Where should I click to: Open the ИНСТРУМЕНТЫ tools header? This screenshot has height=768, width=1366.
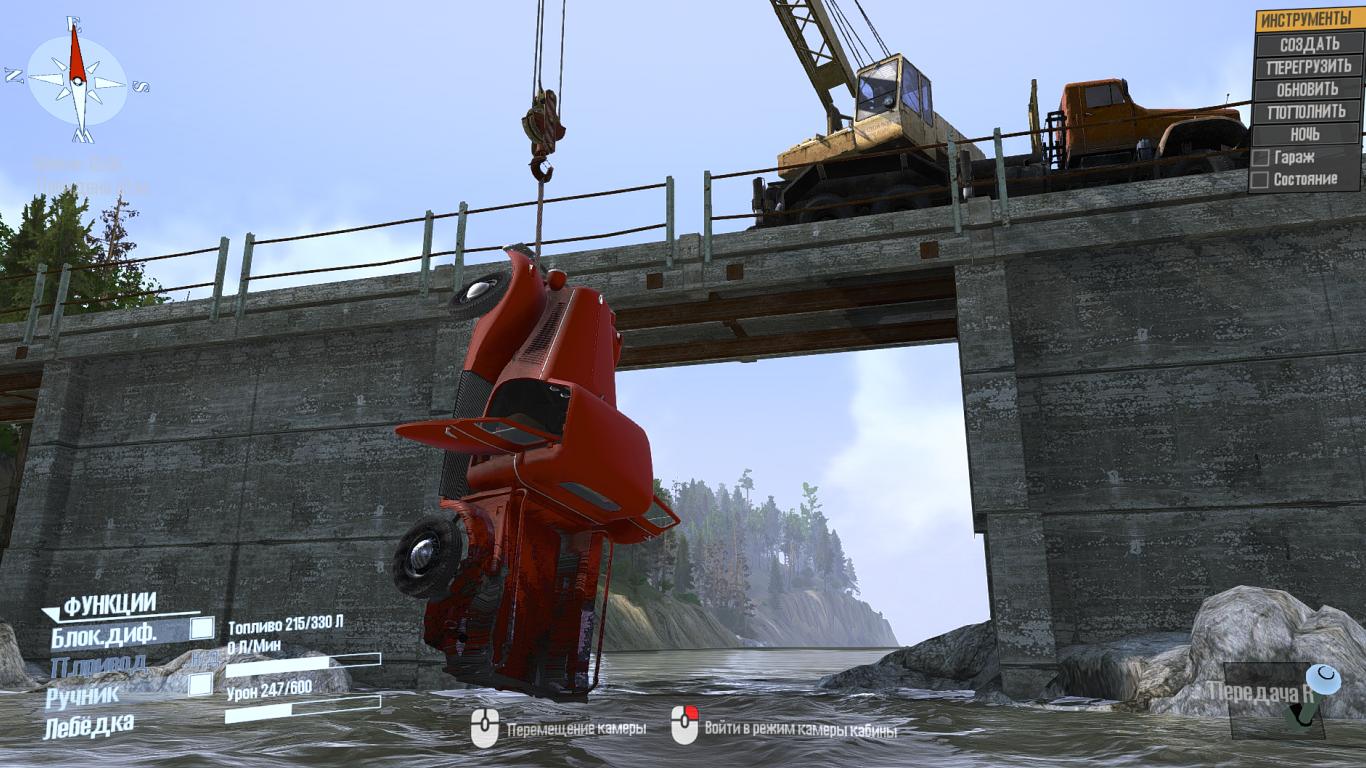pos(1308,20)
